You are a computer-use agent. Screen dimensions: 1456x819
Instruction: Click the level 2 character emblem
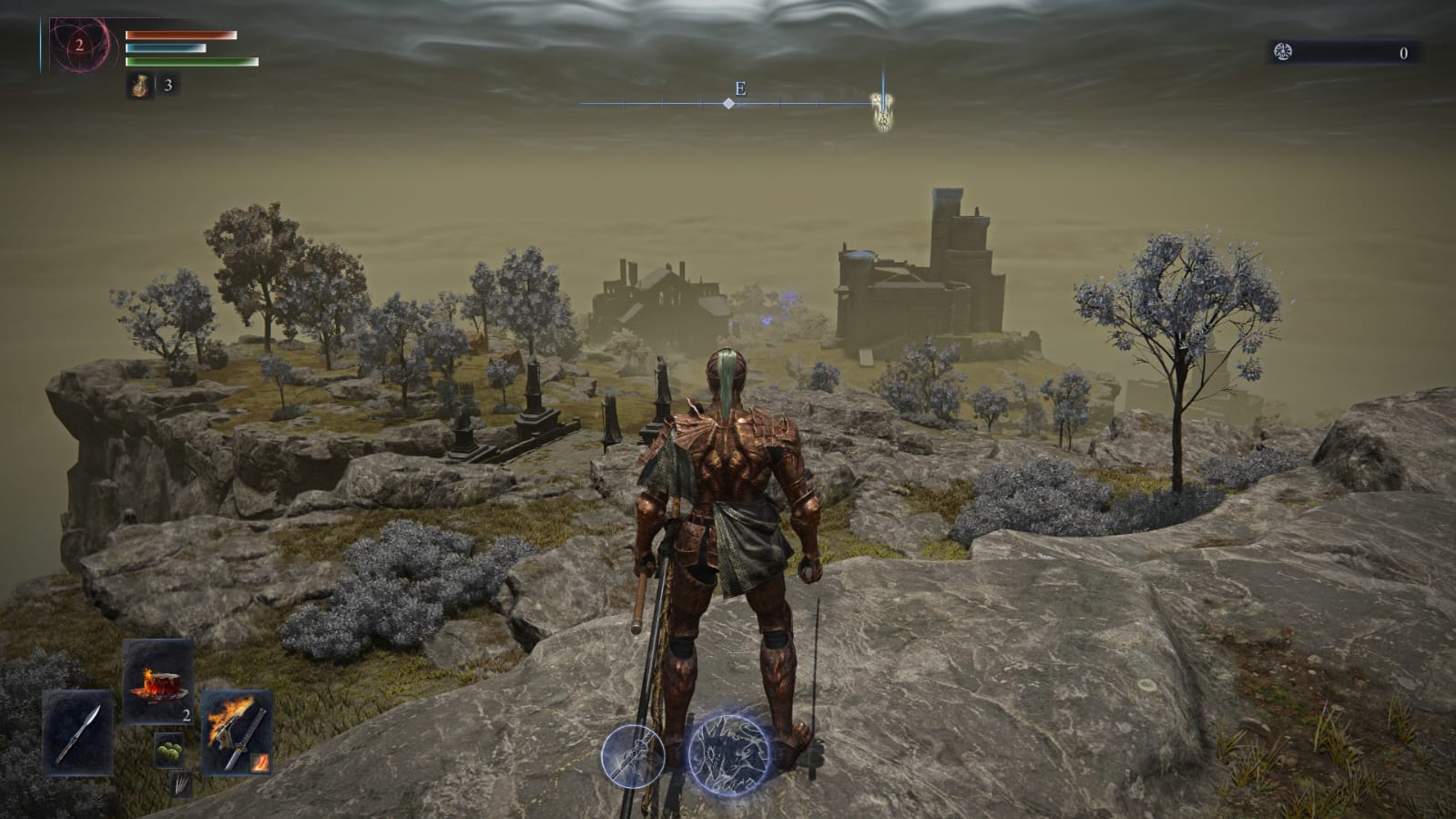tap(80, 45)
